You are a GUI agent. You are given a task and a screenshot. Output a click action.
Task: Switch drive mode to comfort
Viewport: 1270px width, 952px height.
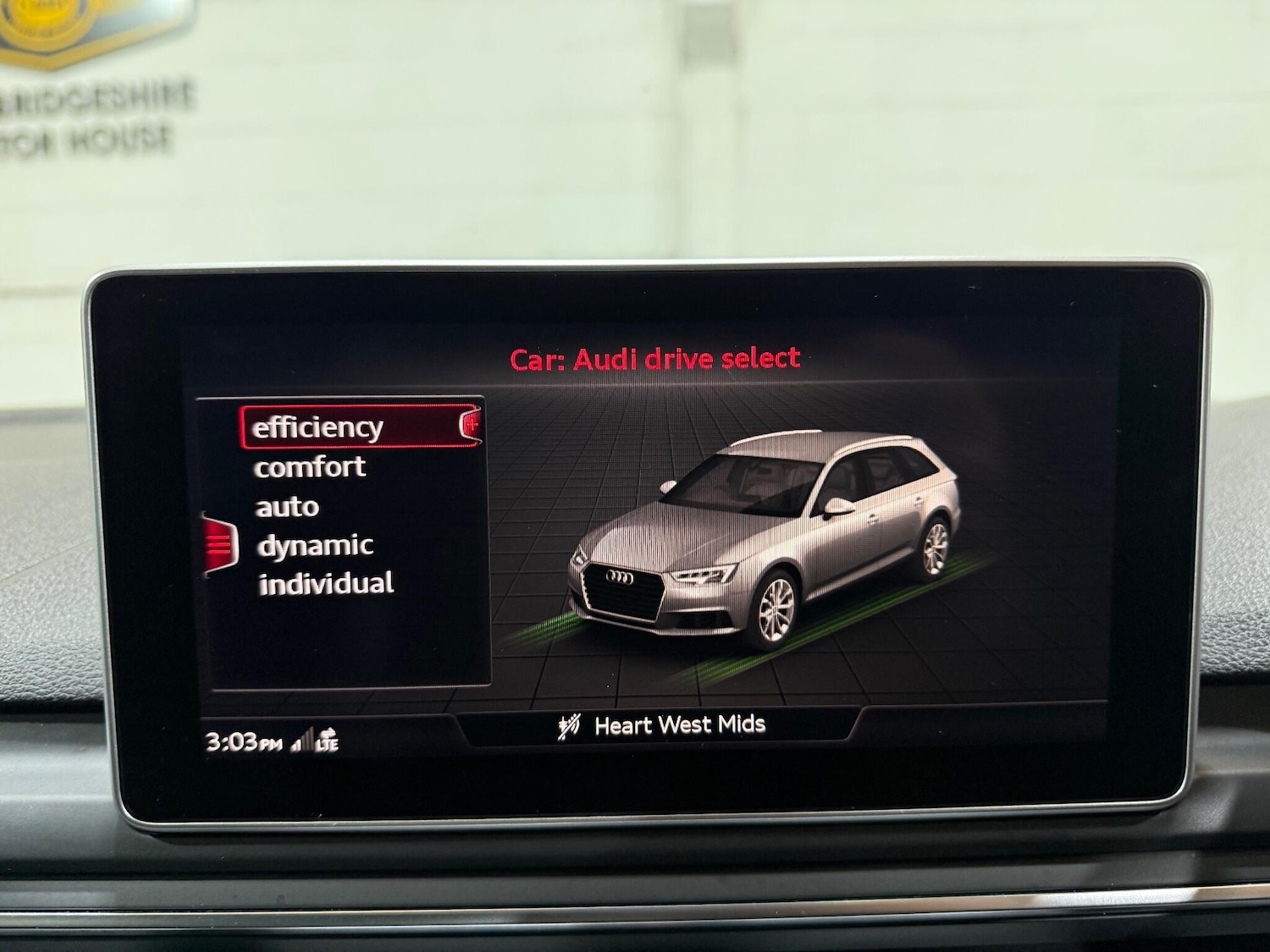click(x=311, y=466)
